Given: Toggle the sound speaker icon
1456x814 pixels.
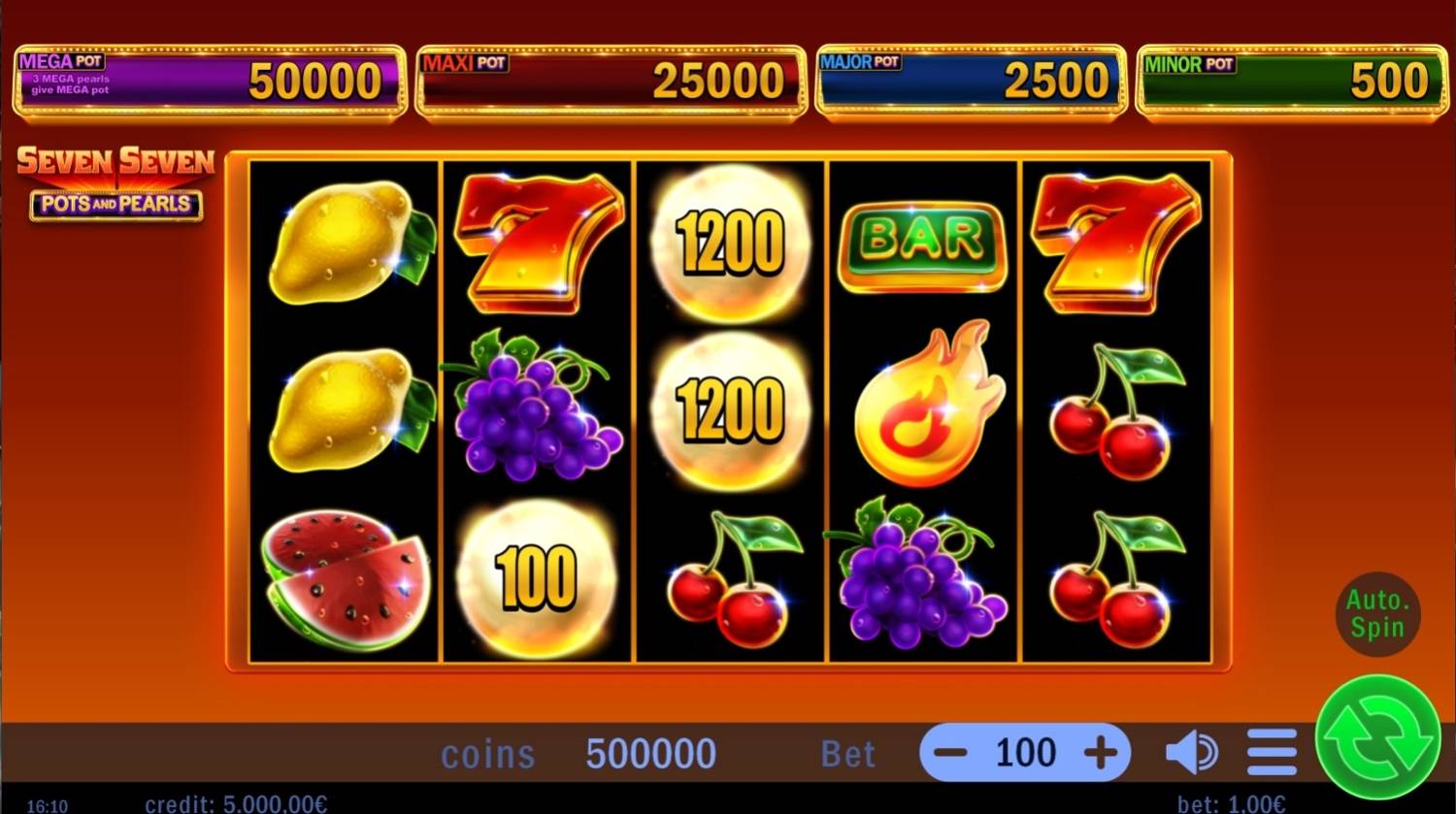Looking at the screenshot, I should pyautogui.click(x=1191, y=753).
